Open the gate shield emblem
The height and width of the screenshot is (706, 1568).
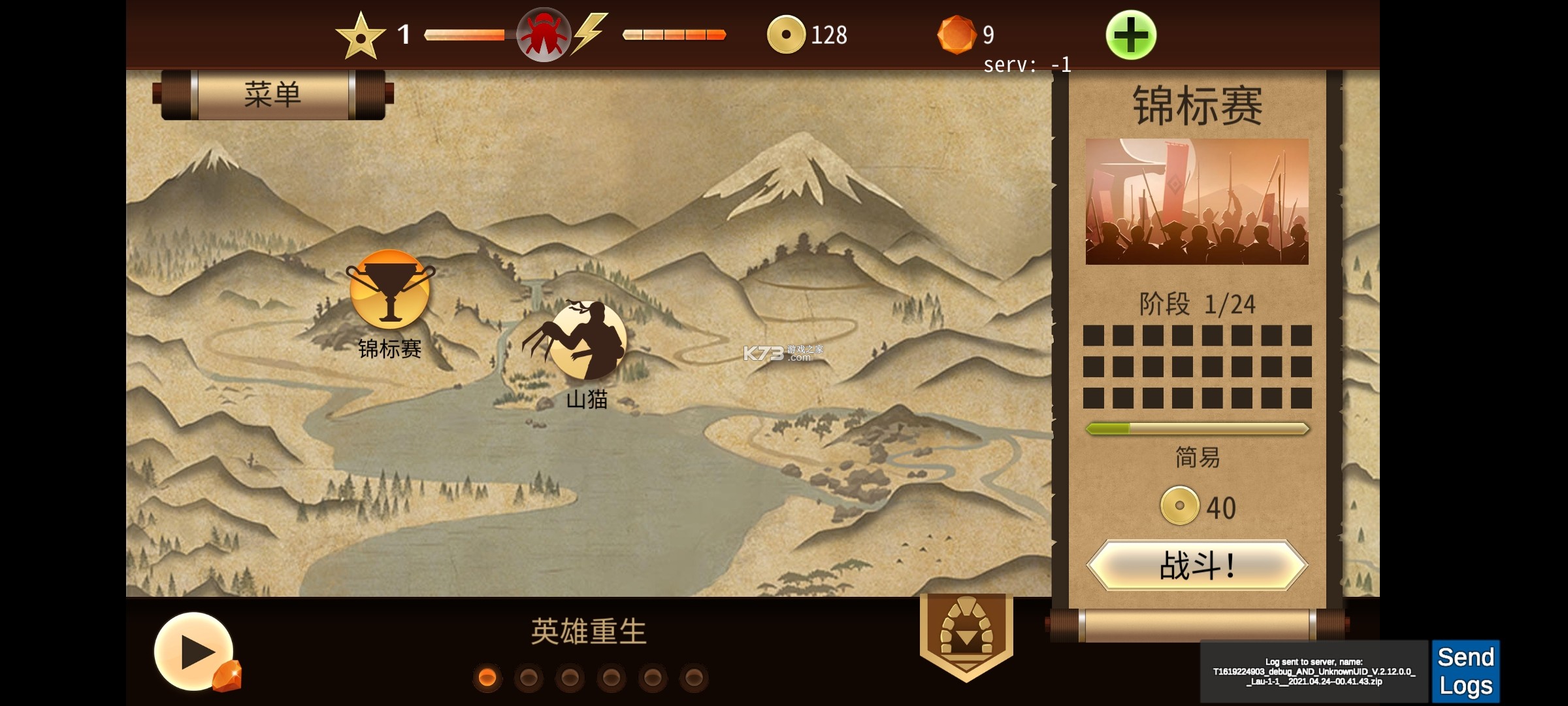(x=966, y=634)
